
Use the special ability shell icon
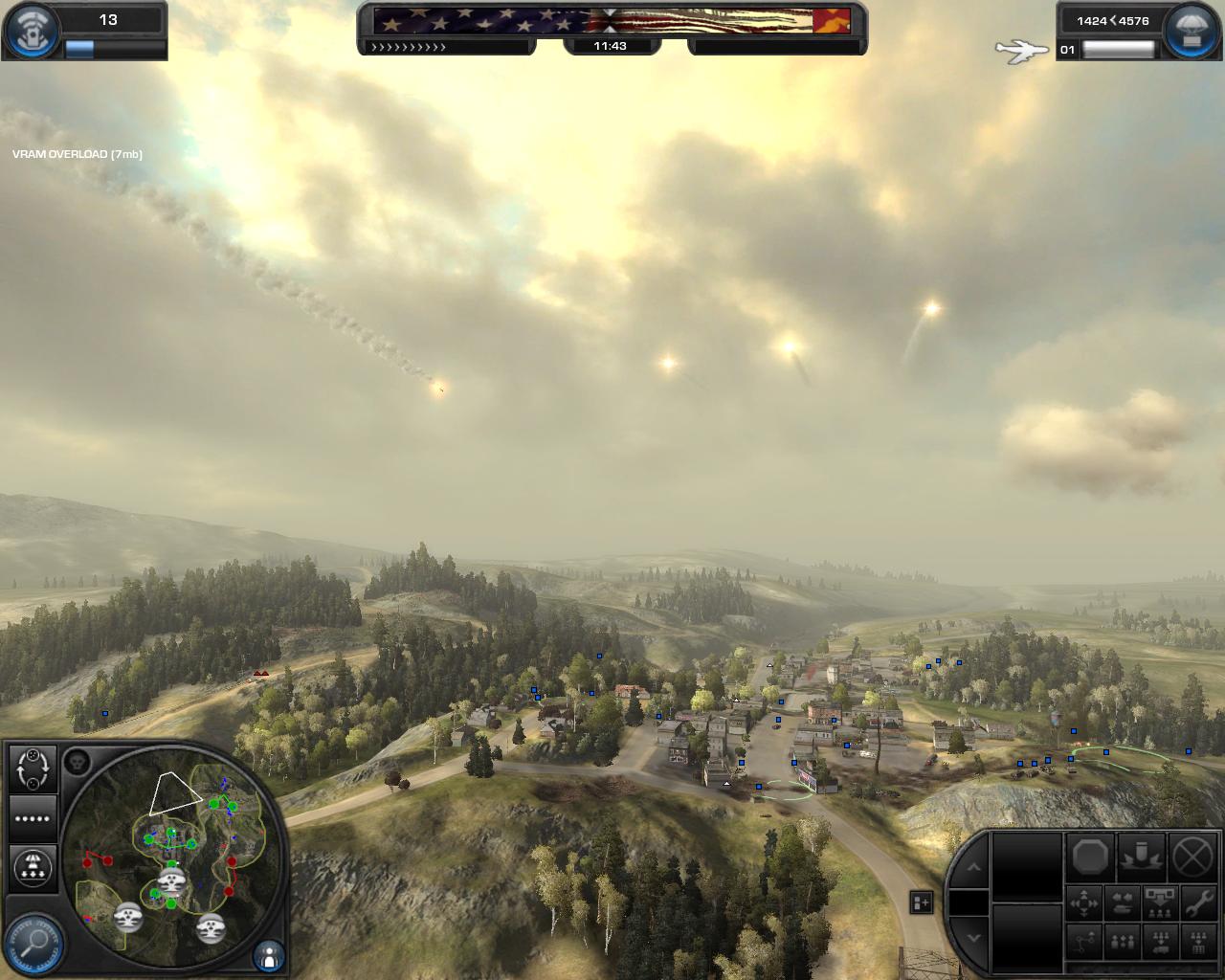click(1142, 856)
